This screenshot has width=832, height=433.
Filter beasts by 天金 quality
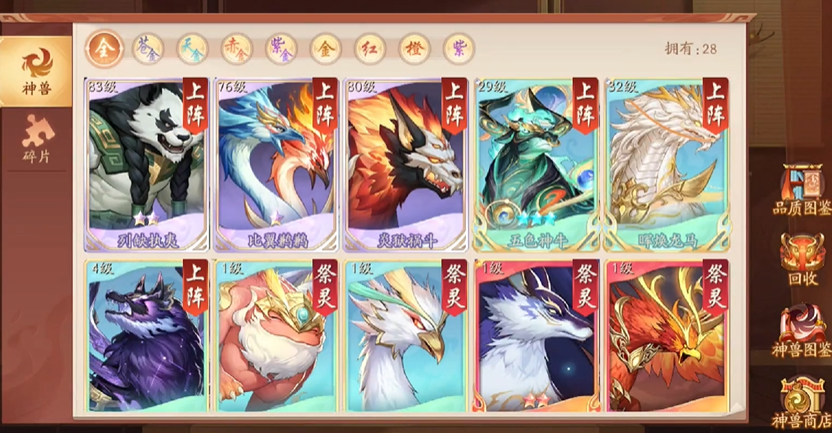point(190,47)
